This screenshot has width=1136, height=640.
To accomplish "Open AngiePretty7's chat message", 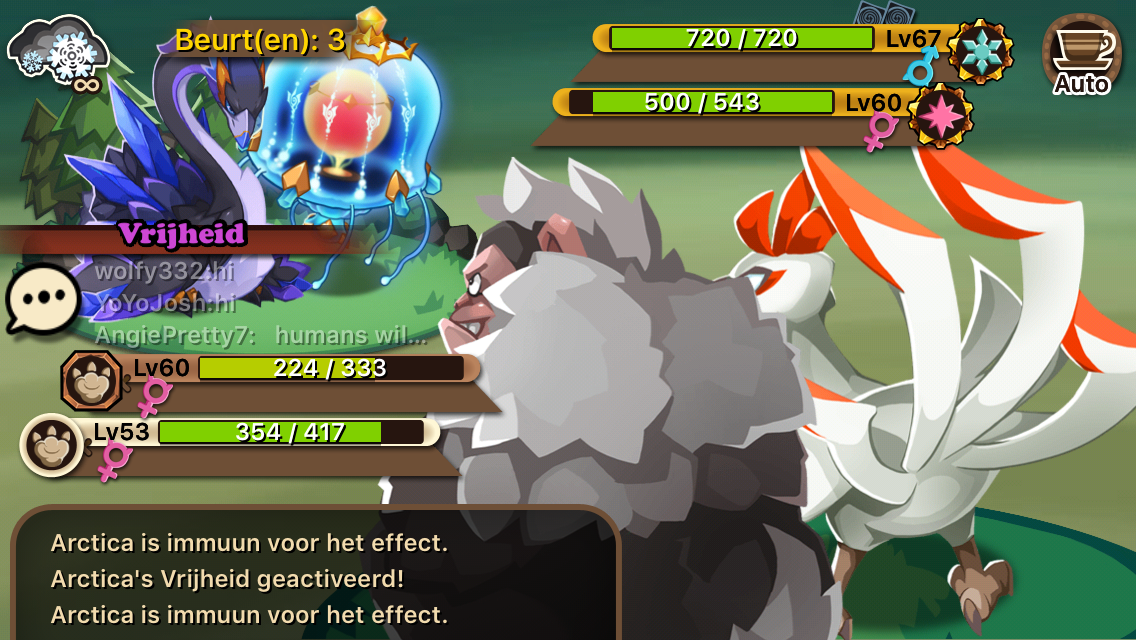I will pyautogui.click(x=261, y=335).
